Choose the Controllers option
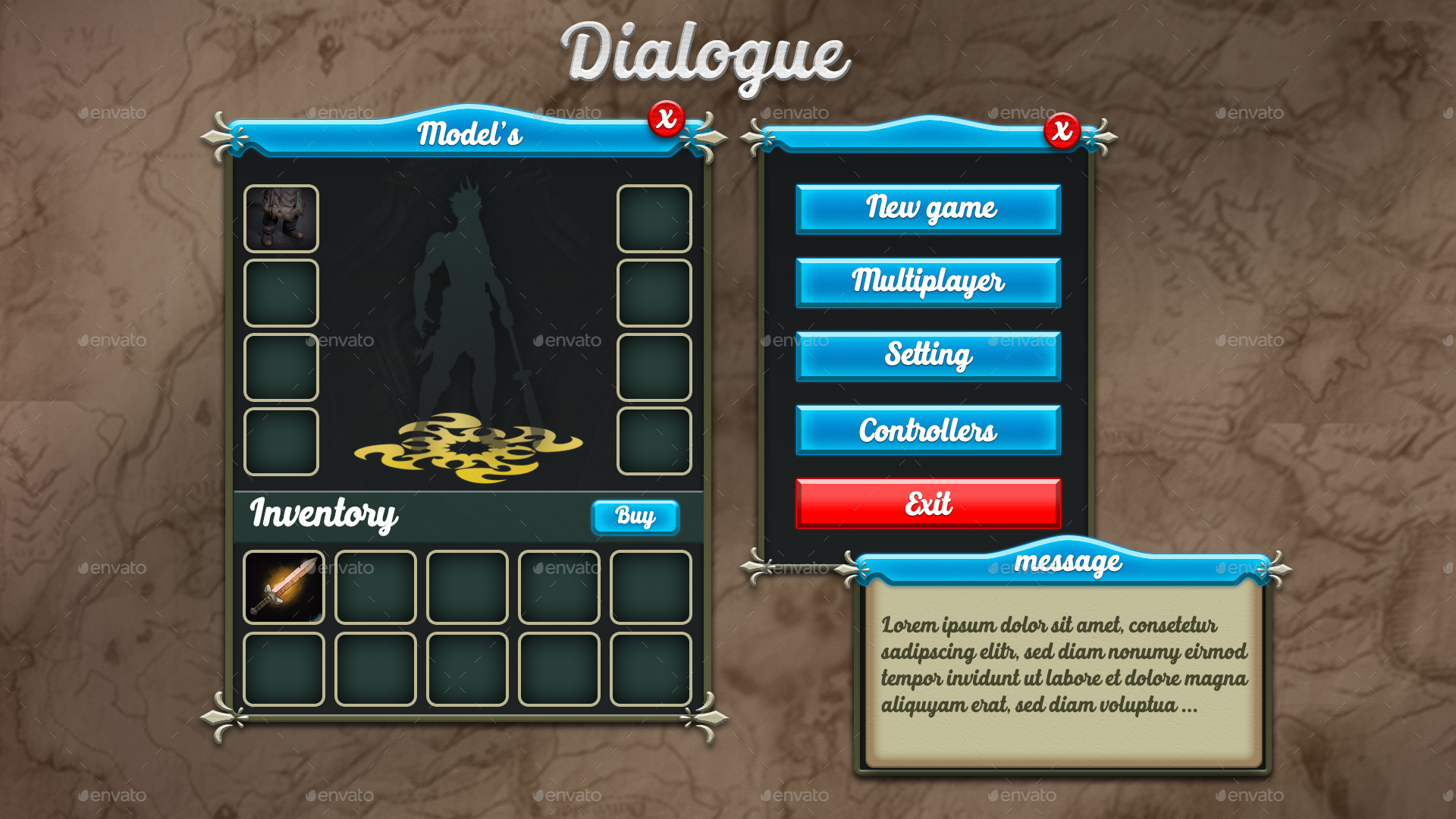Screen dimensions: 1456x819 point(928,430)
